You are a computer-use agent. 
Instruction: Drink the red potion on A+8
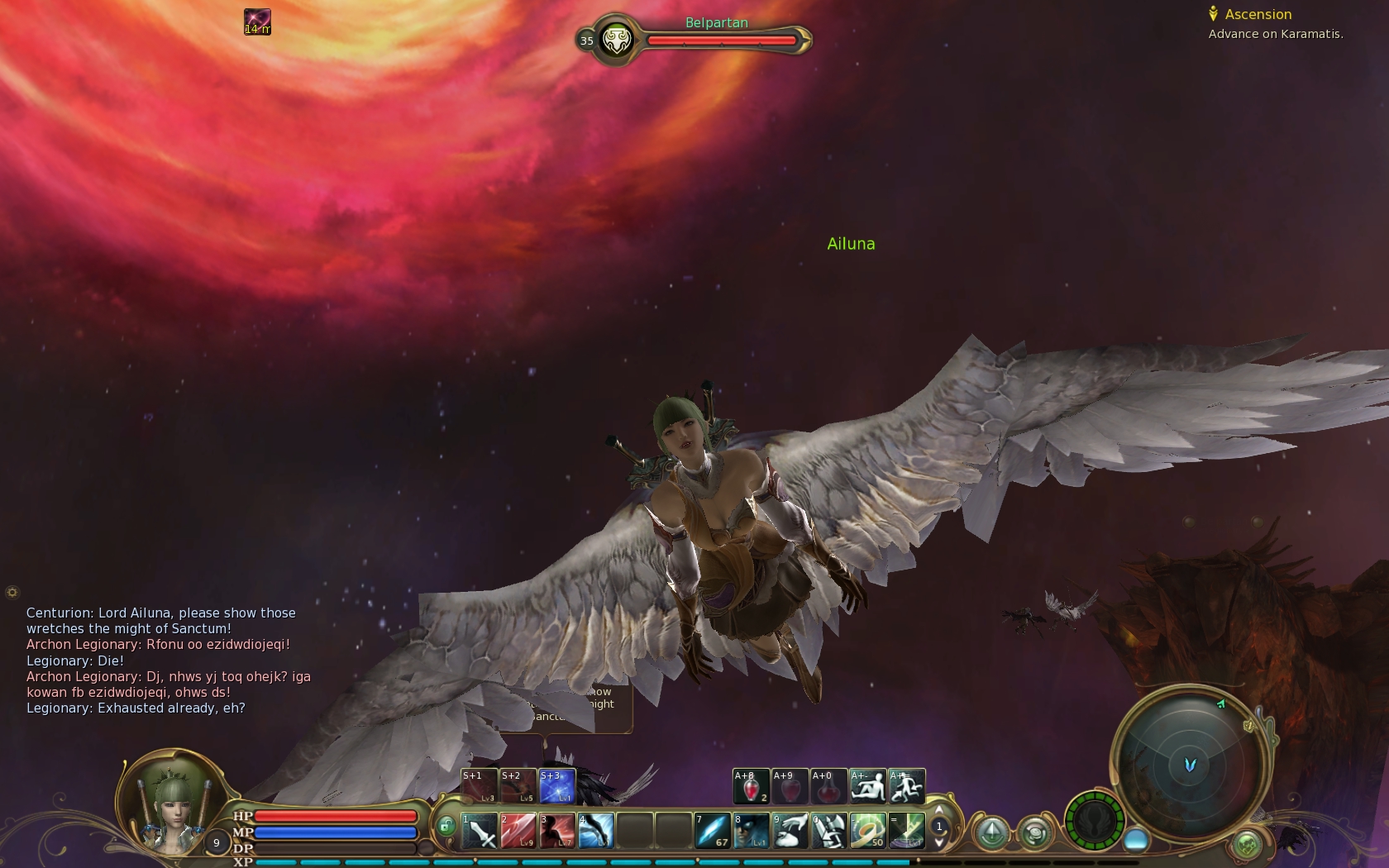point(751,786)
